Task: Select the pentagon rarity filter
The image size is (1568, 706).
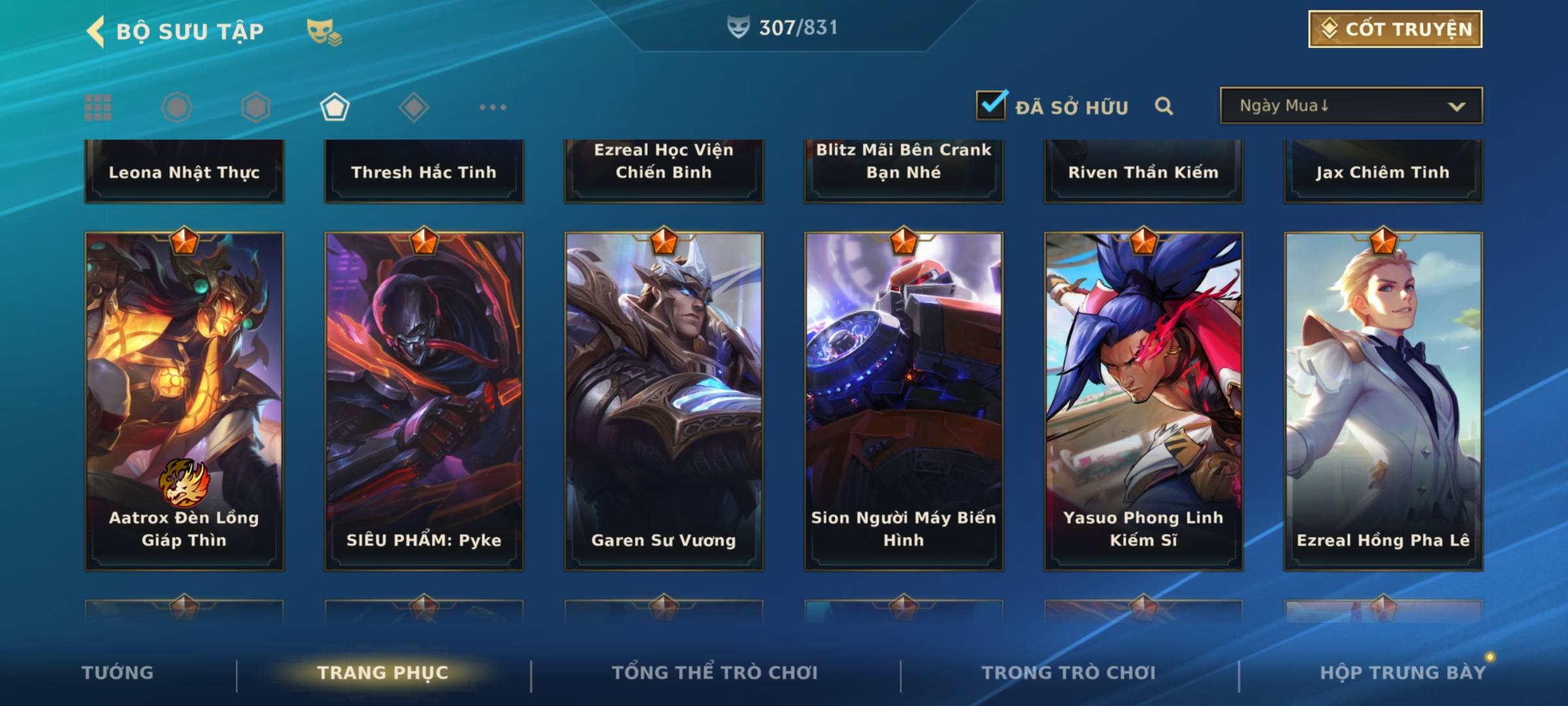Action: coord(335,107)
